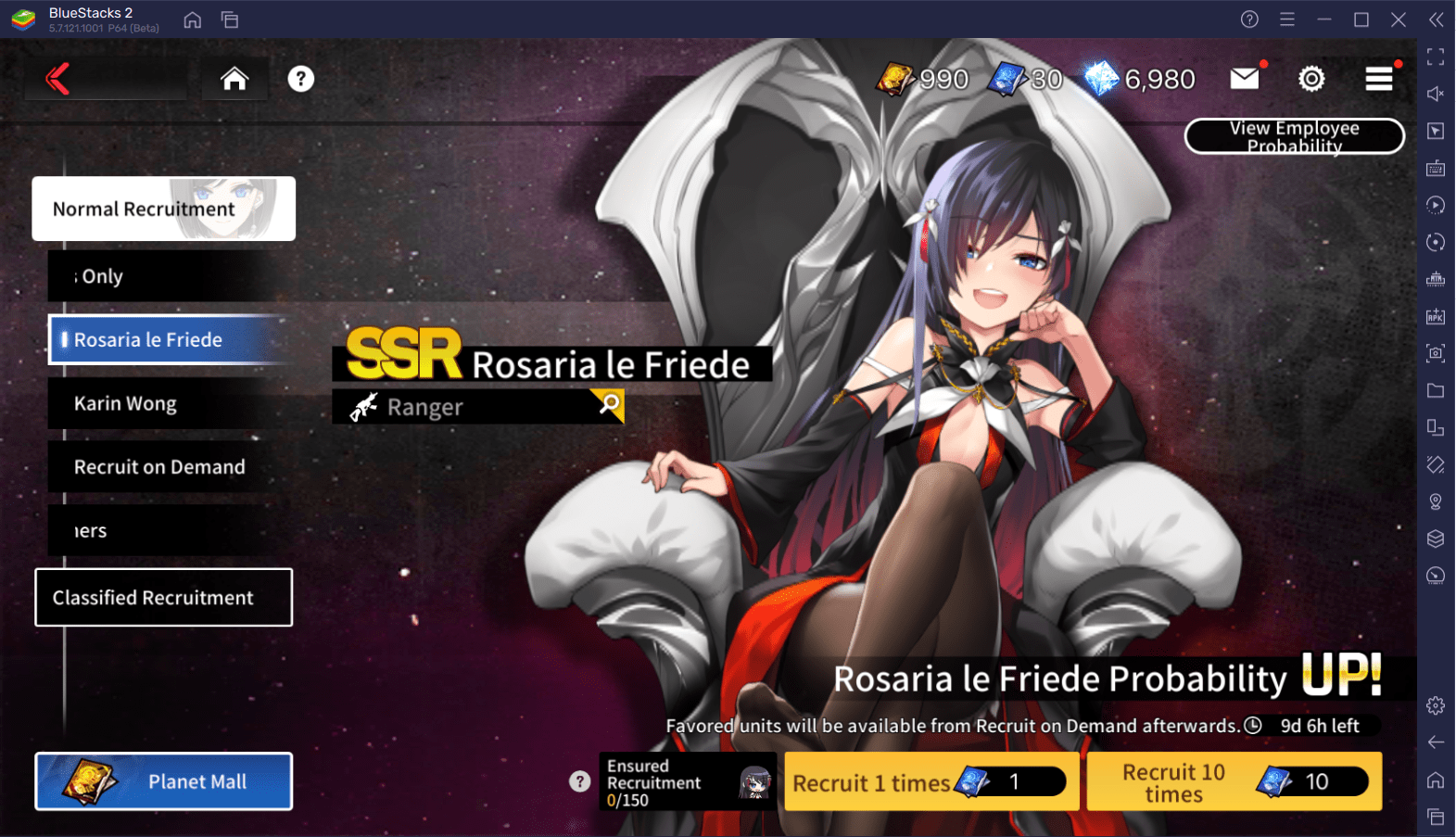The image size is (1456, 837).
Task: Mute BlueStacks audio from the sidebar
Action: pyautogui.click(x=1434, y=93)
